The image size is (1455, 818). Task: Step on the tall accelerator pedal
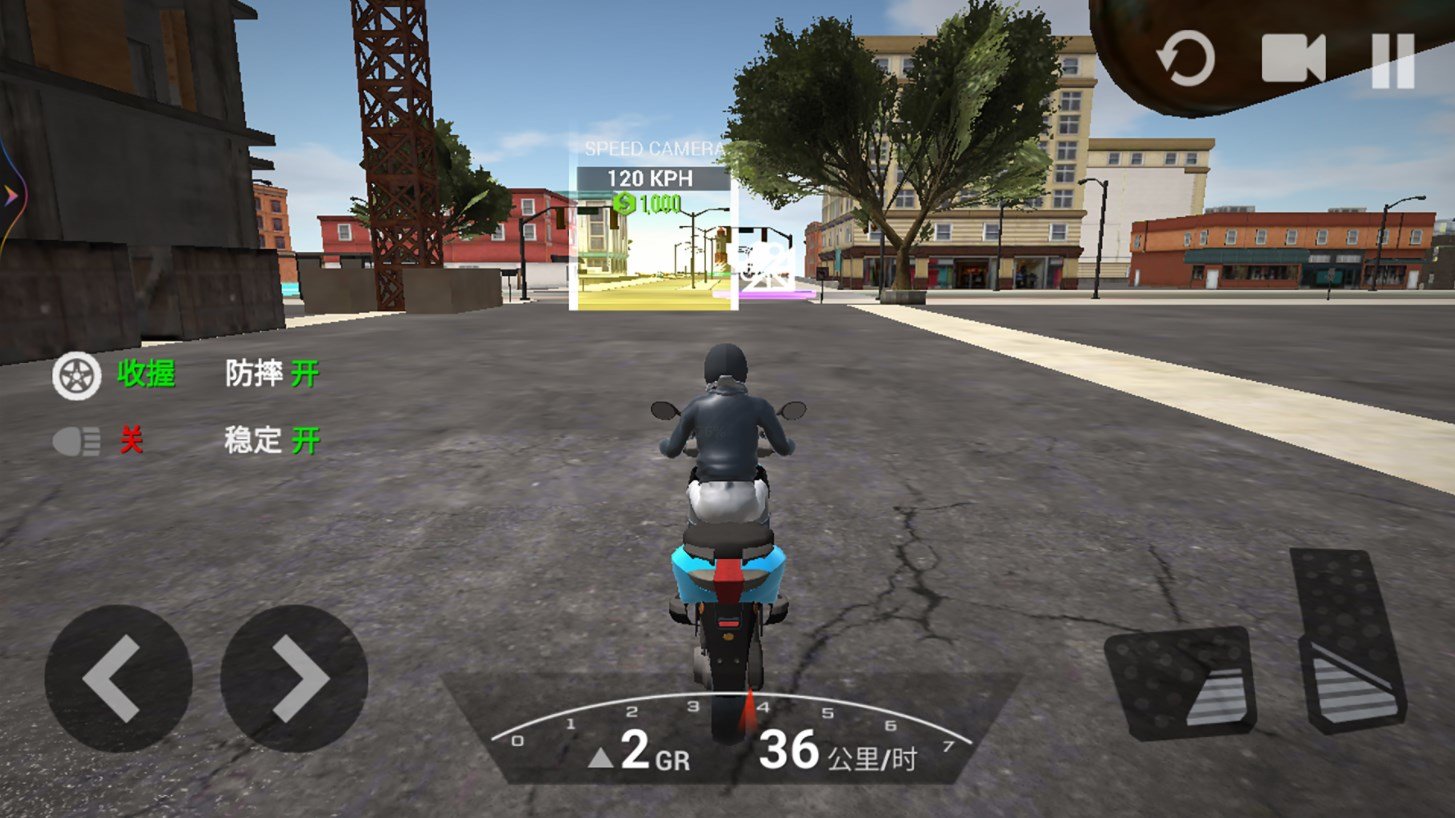1347,638
